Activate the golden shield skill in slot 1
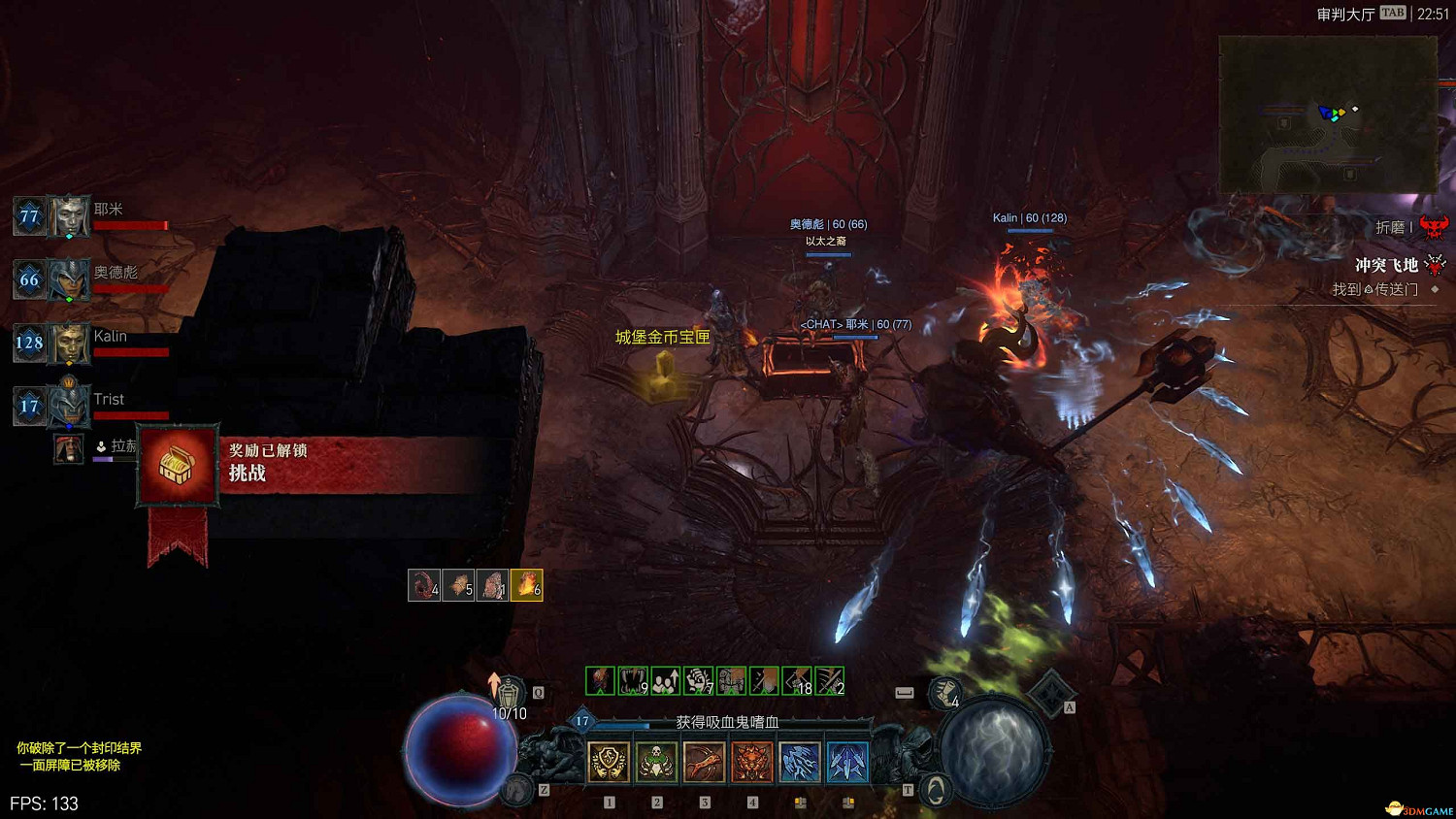The height and width of the screenshot is (819, 1456). click(x=609, y=763)
